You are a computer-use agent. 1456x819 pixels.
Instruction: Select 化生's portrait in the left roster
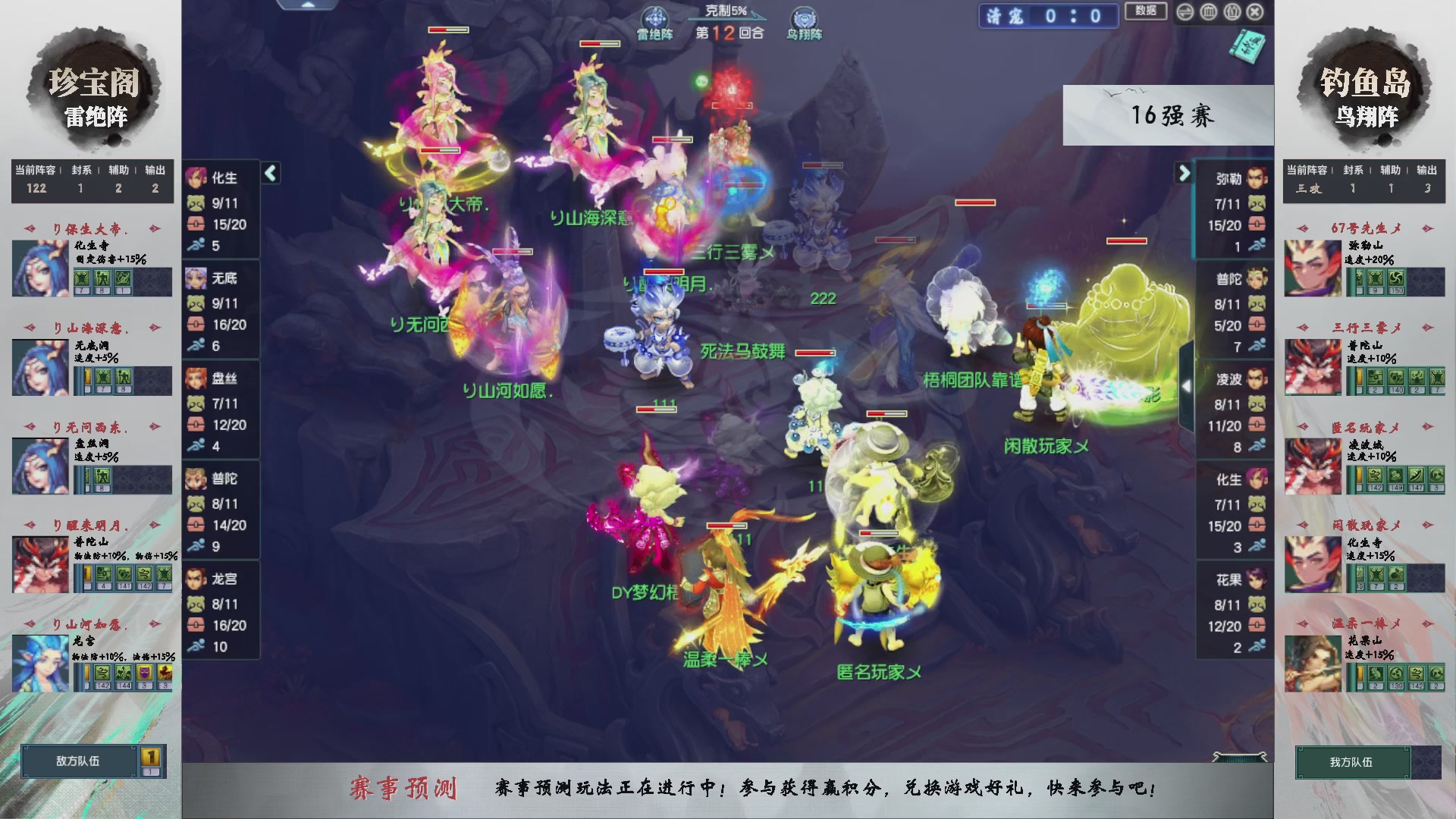(x=196, y=177)
